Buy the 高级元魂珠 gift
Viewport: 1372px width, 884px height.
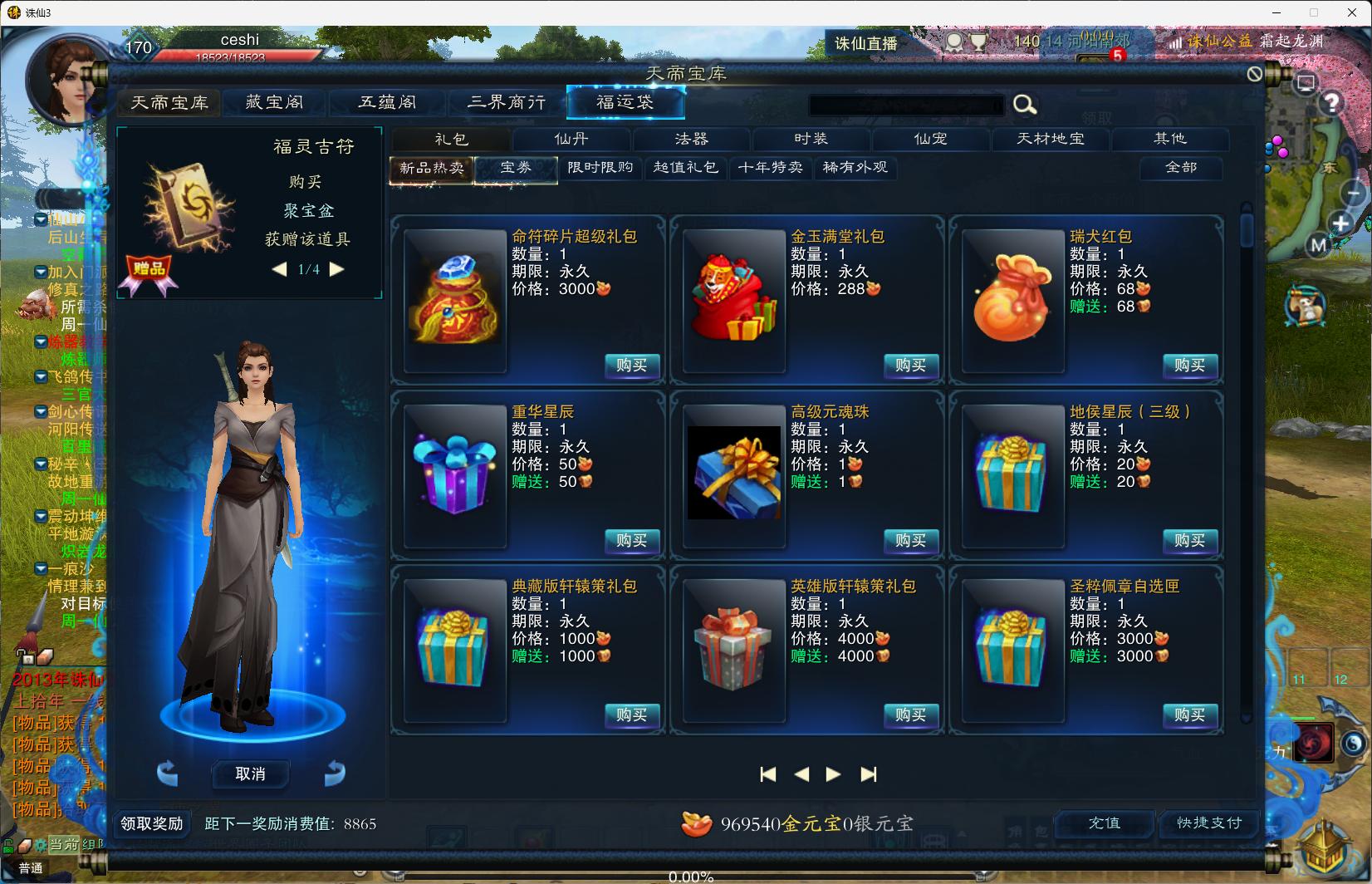[910, 541]
